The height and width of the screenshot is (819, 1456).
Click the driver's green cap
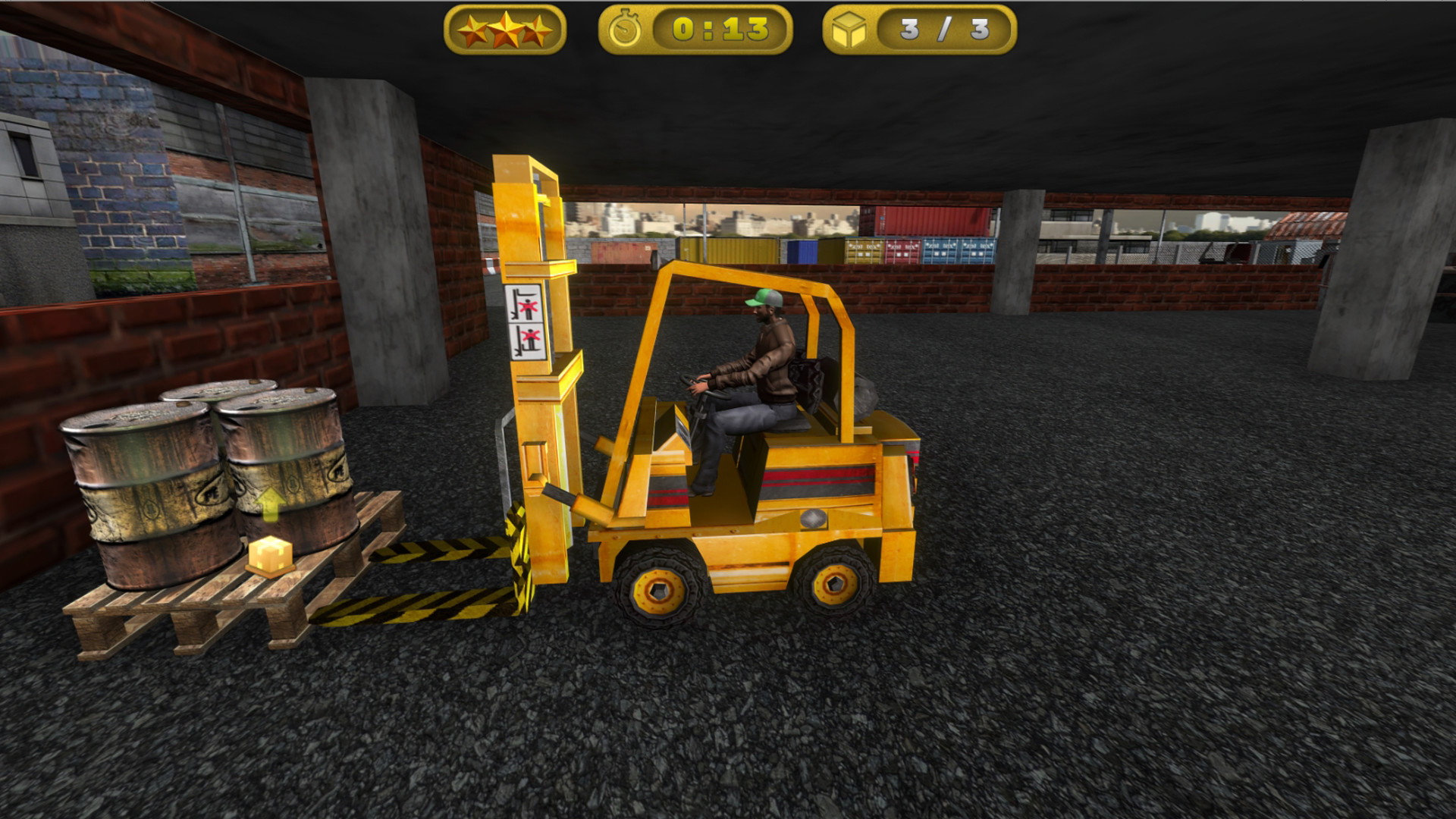click(764, 300)
